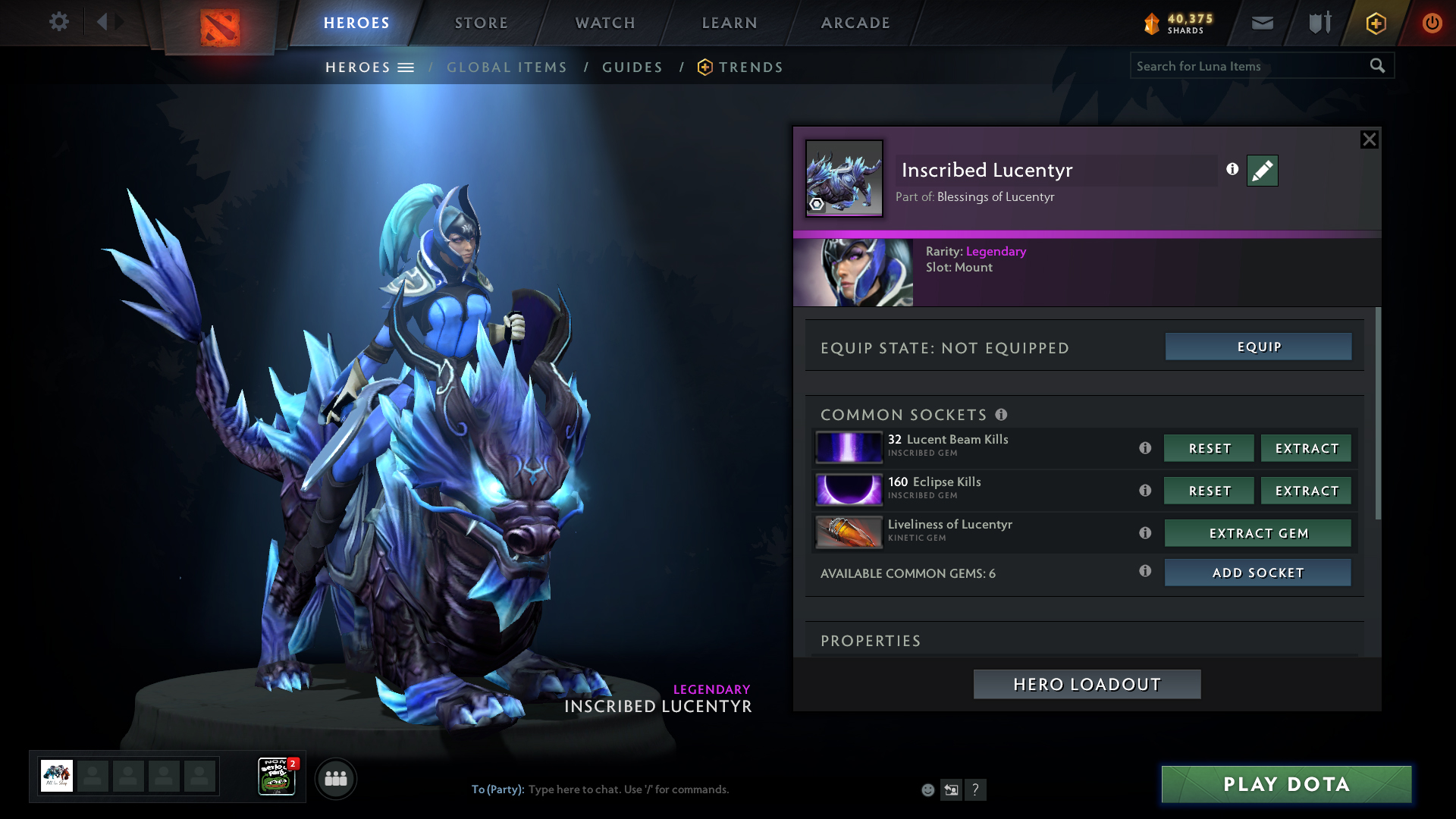Screen dimensions: 1456x819
Task: Extract the Eclipse Kills gem
Action: pyautogui.click(x=1307, y=491)
